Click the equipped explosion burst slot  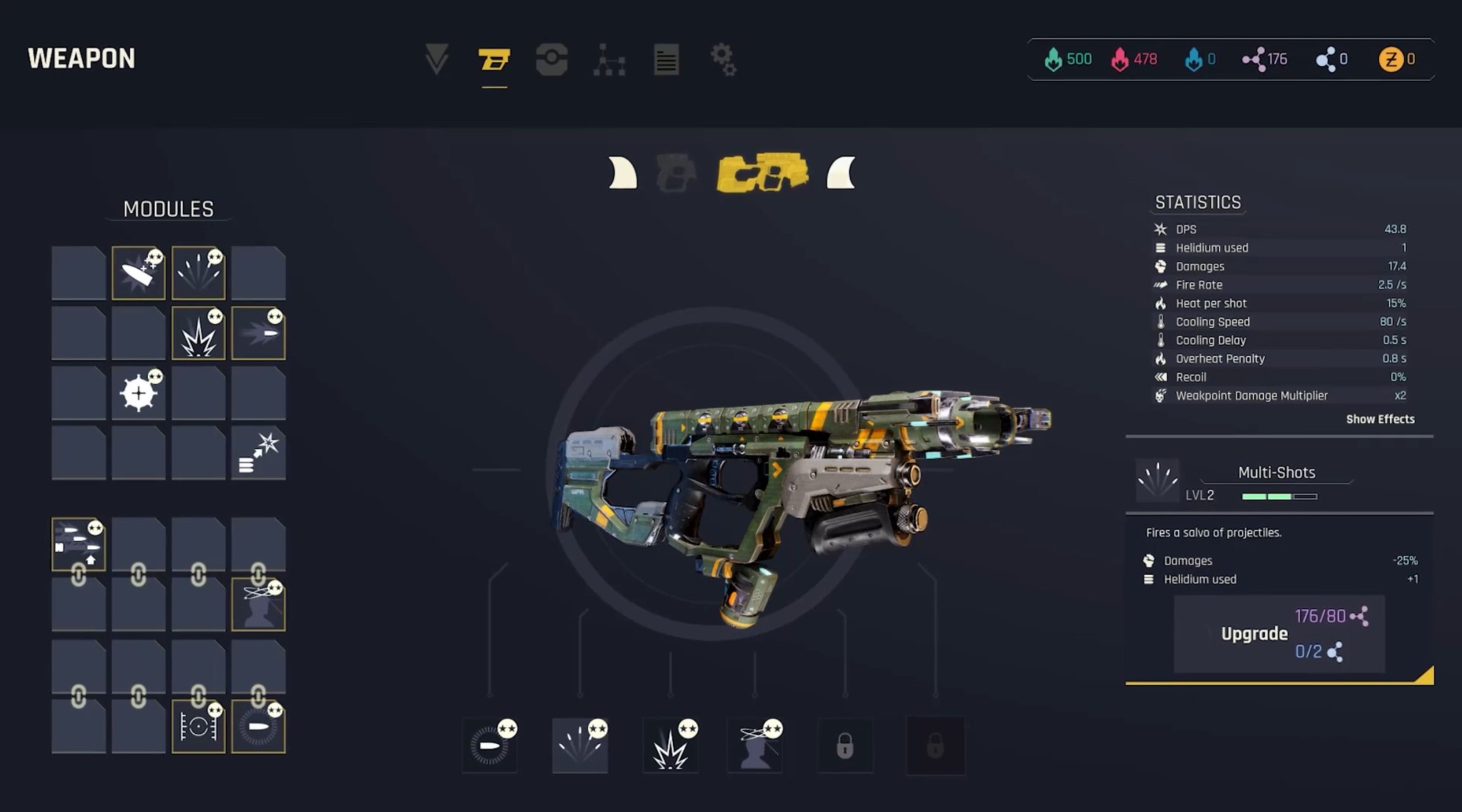670,746
